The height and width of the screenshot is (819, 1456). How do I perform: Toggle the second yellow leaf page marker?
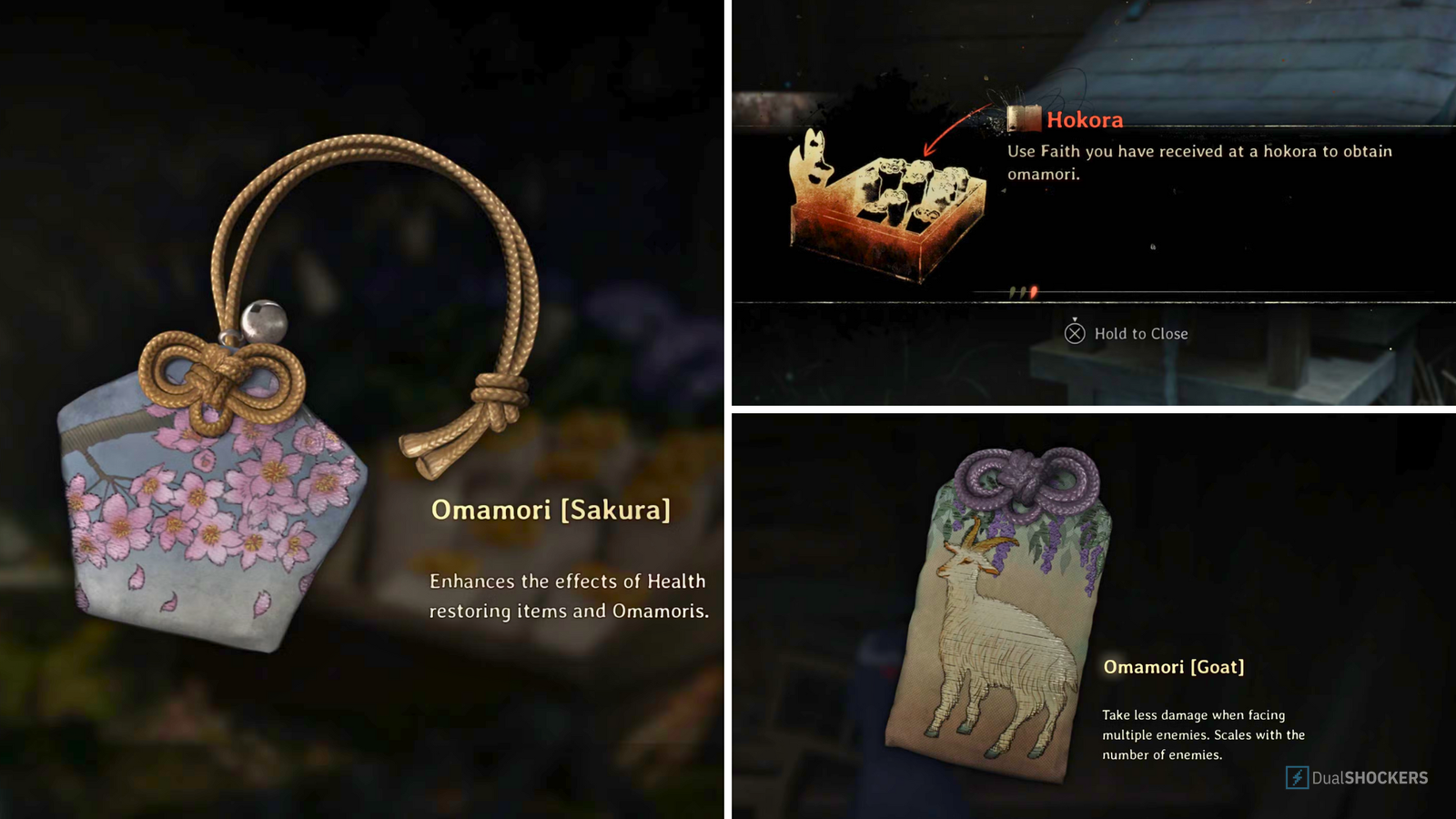click(x=1023, y=292)
